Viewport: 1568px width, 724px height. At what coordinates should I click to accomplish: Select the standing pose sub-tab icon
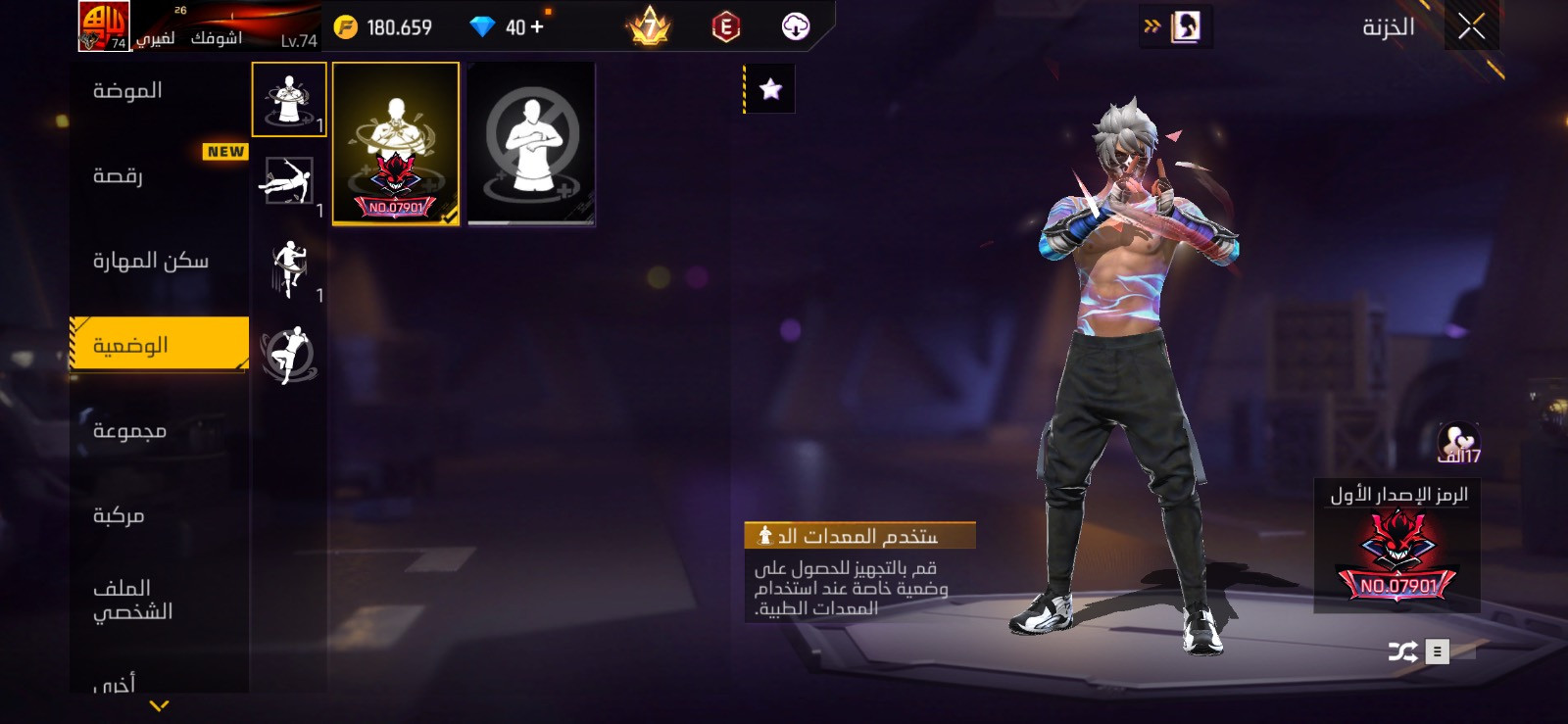[288, 99]
